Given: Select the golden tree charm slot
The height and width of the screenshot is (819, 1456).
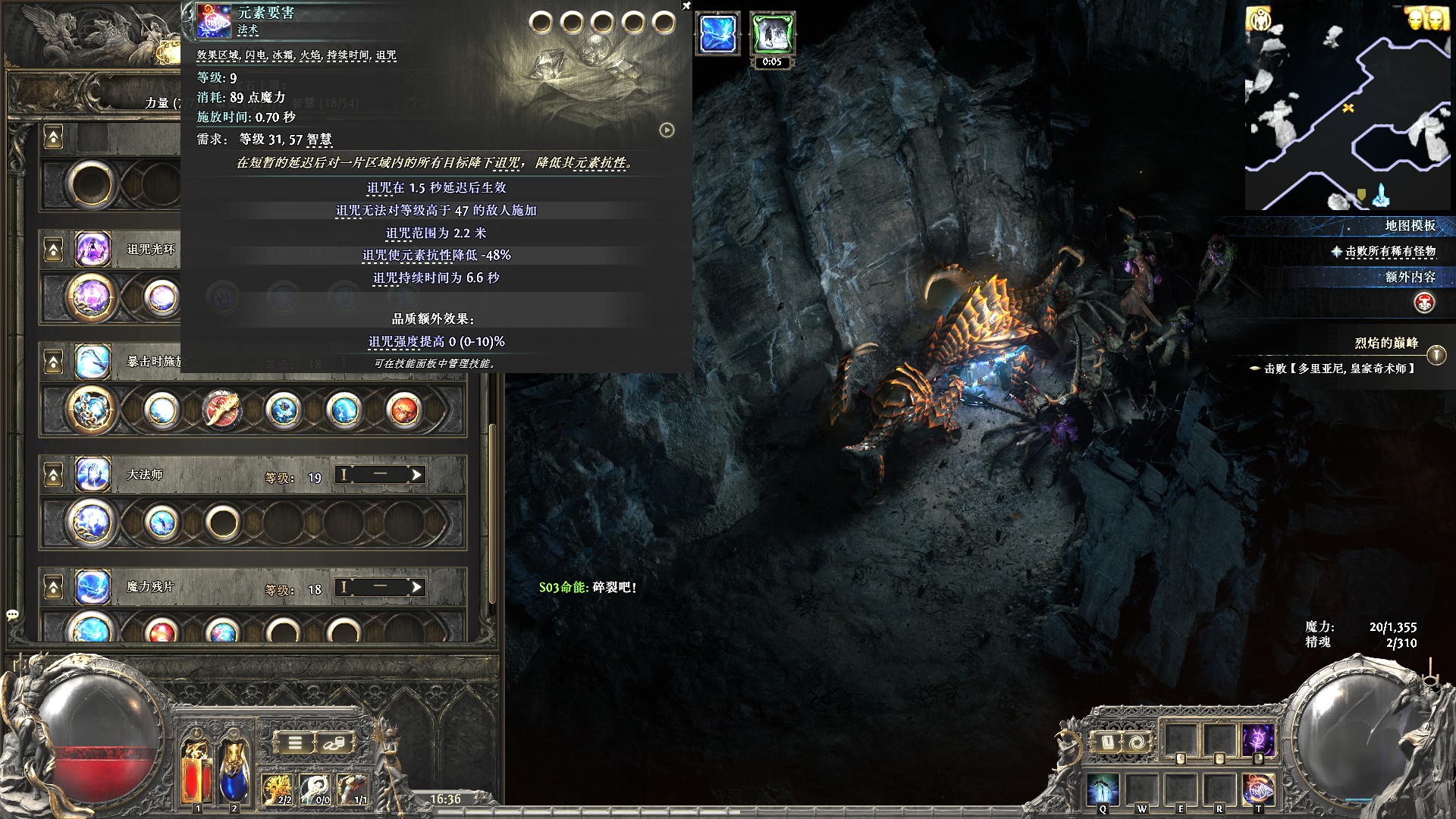Looking at the screenshot, I should tap(277, 789).
